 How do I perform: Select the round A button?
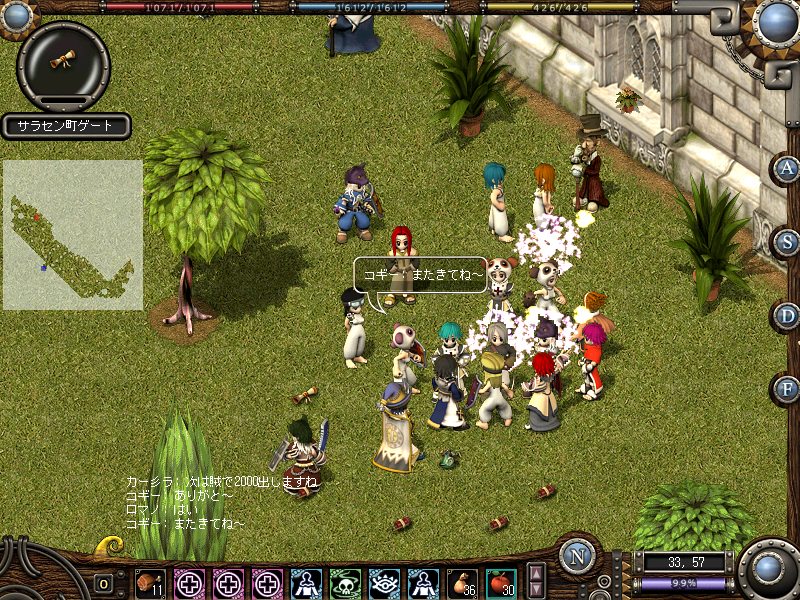point(788,168)
